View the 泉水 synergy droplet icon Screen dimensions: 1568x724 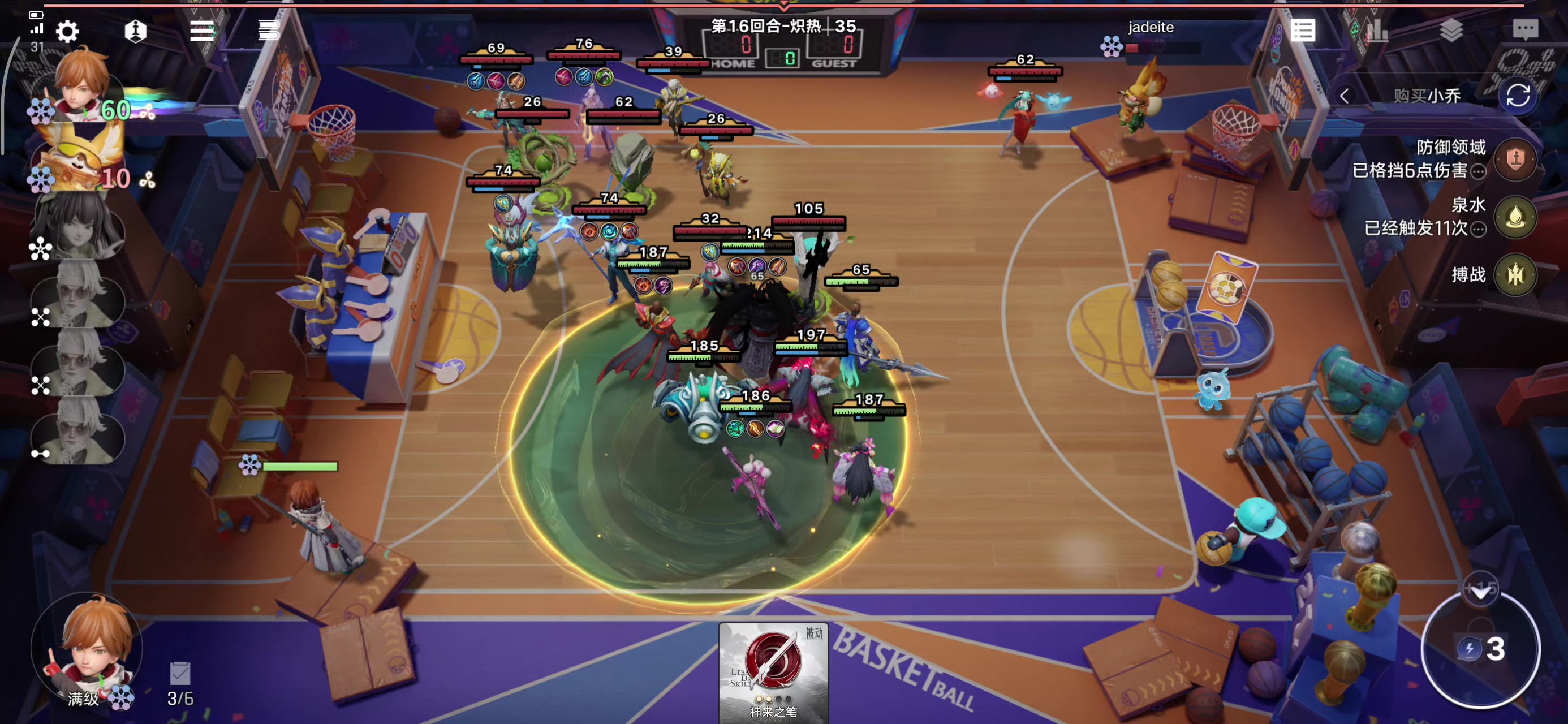pos(1515,217)
